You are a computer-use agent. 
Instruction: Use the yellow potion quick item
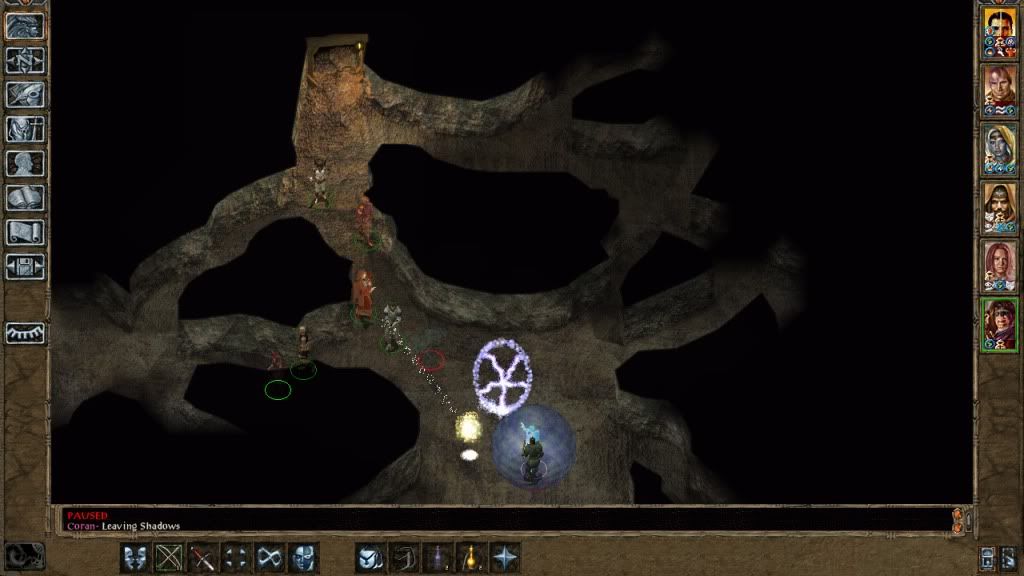(x=471, y=557)
